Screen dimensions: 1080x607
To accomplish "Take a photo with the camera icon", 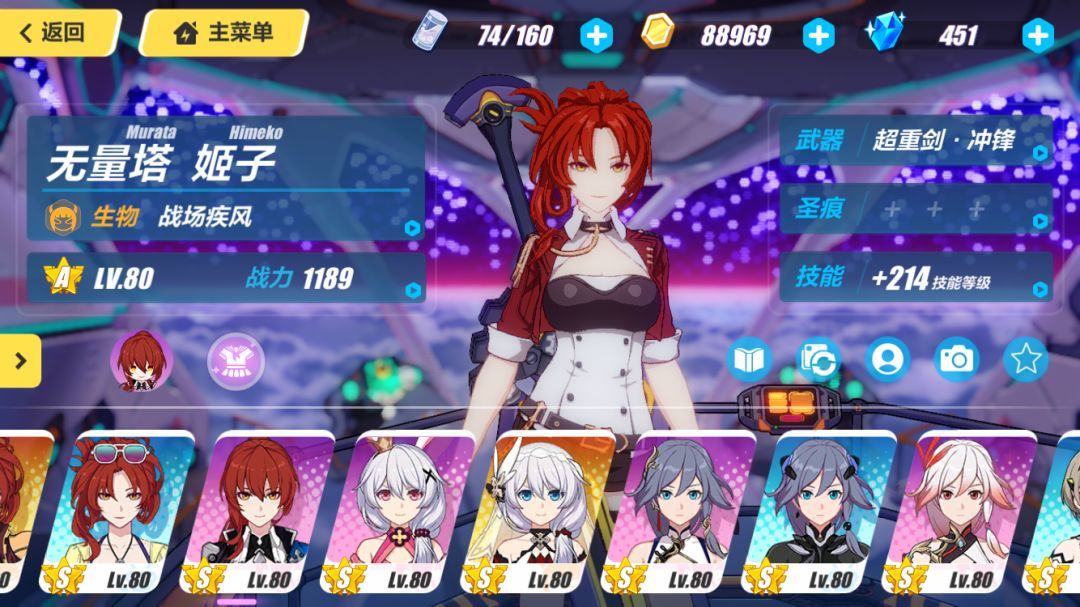I will tap(956, 359).
